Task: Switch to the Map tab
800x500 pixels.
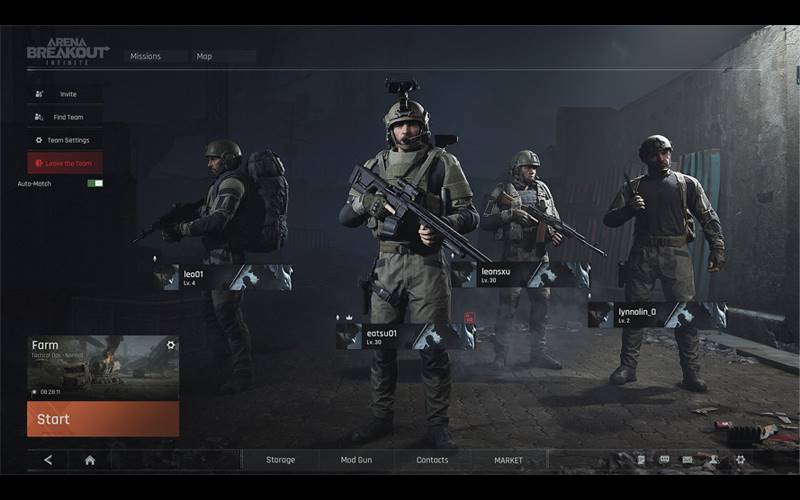Action: coord(205,56)
